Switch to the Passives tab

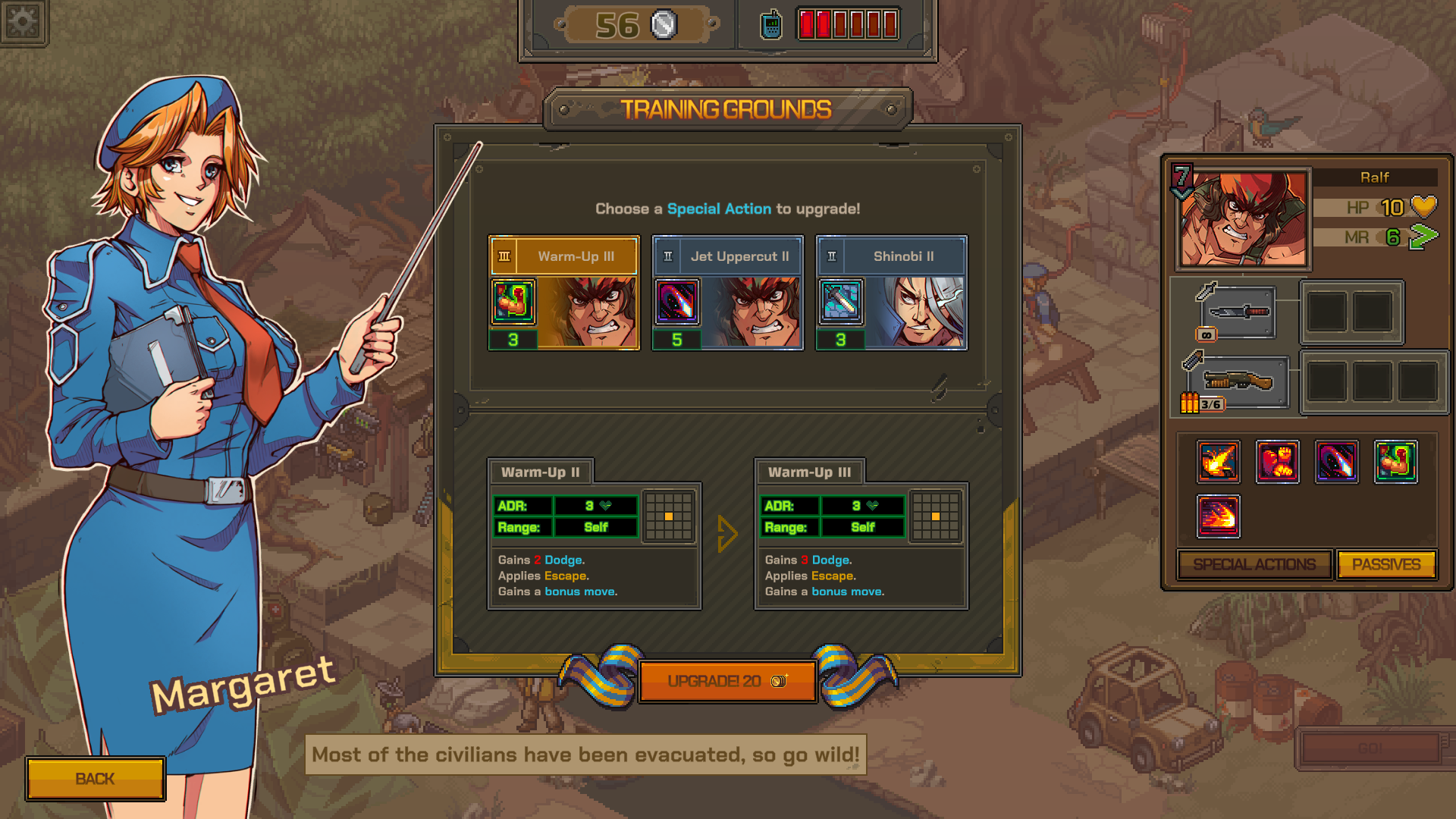pos(1385,565)
